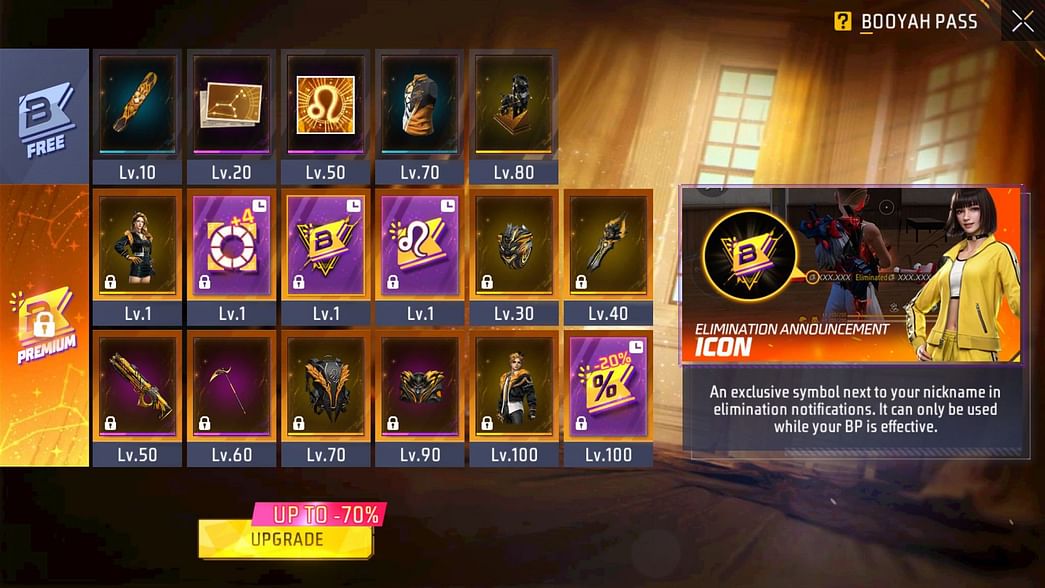Screen dimensions: 1045x588
Task: Choose the Lv.50 premium golden gun skin
Action: 137,387
